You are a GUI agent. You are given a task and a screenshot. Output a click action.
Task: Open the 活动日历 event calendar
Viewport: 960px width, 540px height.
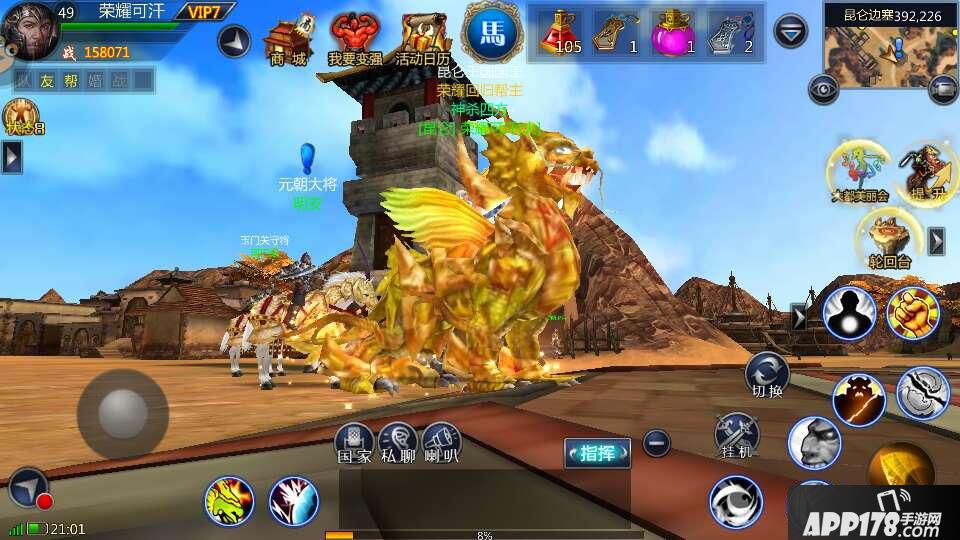point(422,40)
